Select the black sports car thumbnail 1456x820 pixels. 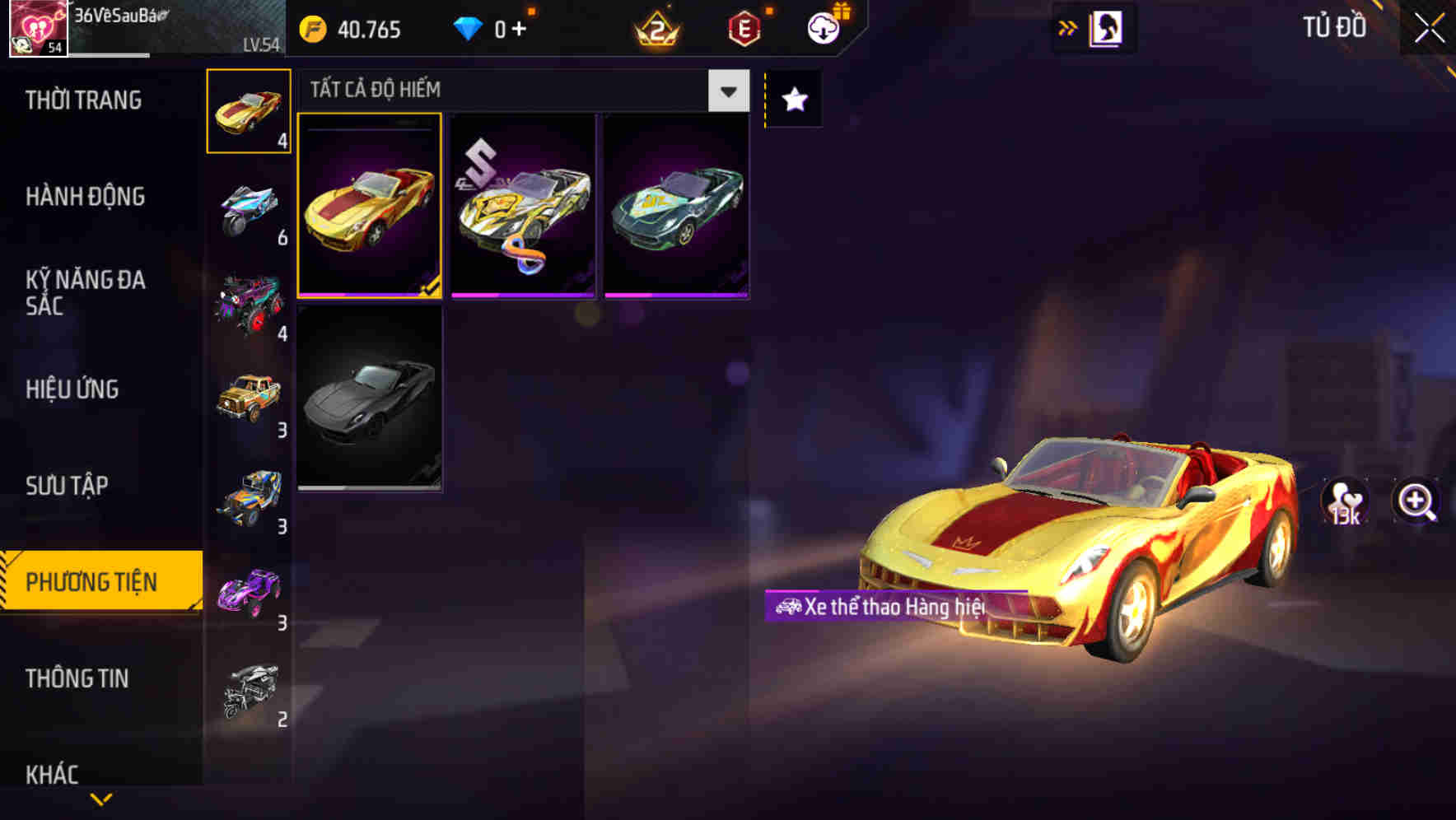coord(370,401)
